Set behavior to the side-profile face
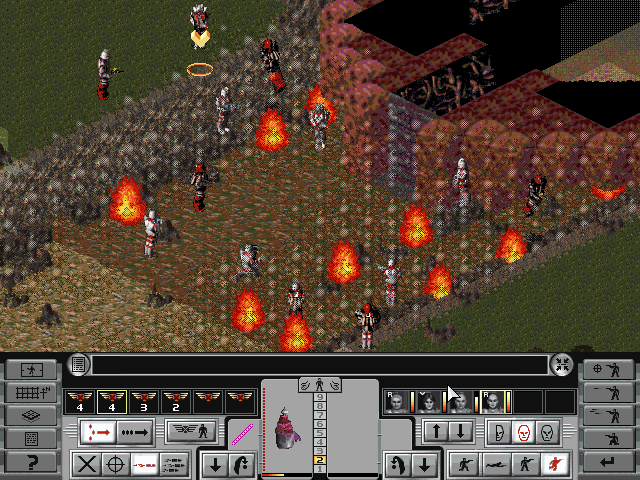The width and height of the screenshot is (640, 480). click(496, 433)
